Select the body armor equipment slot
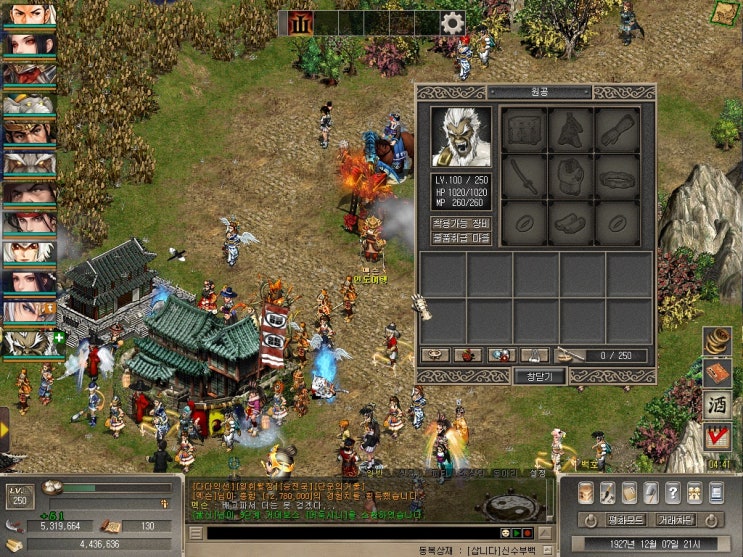 (570, 177)
